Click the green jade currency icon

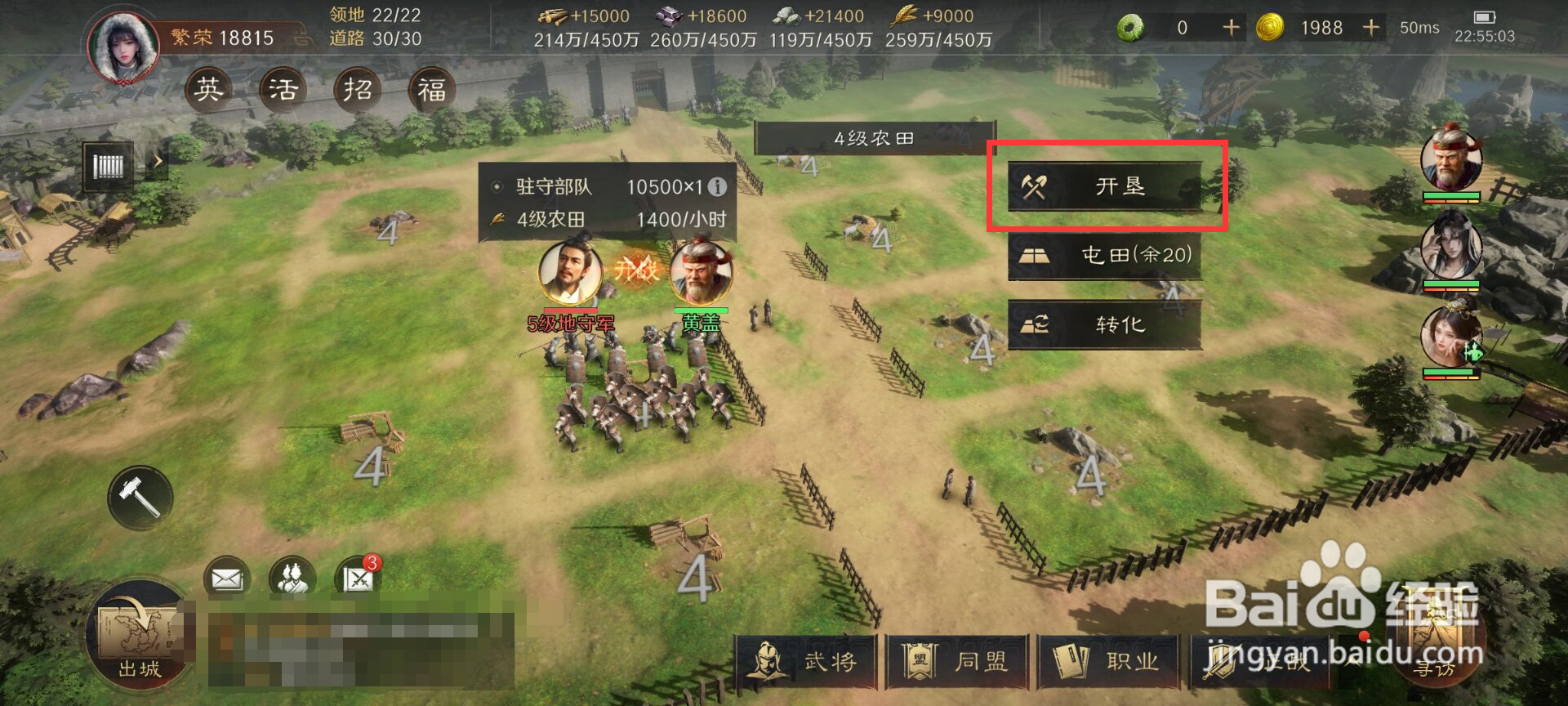pos(1130,26)
